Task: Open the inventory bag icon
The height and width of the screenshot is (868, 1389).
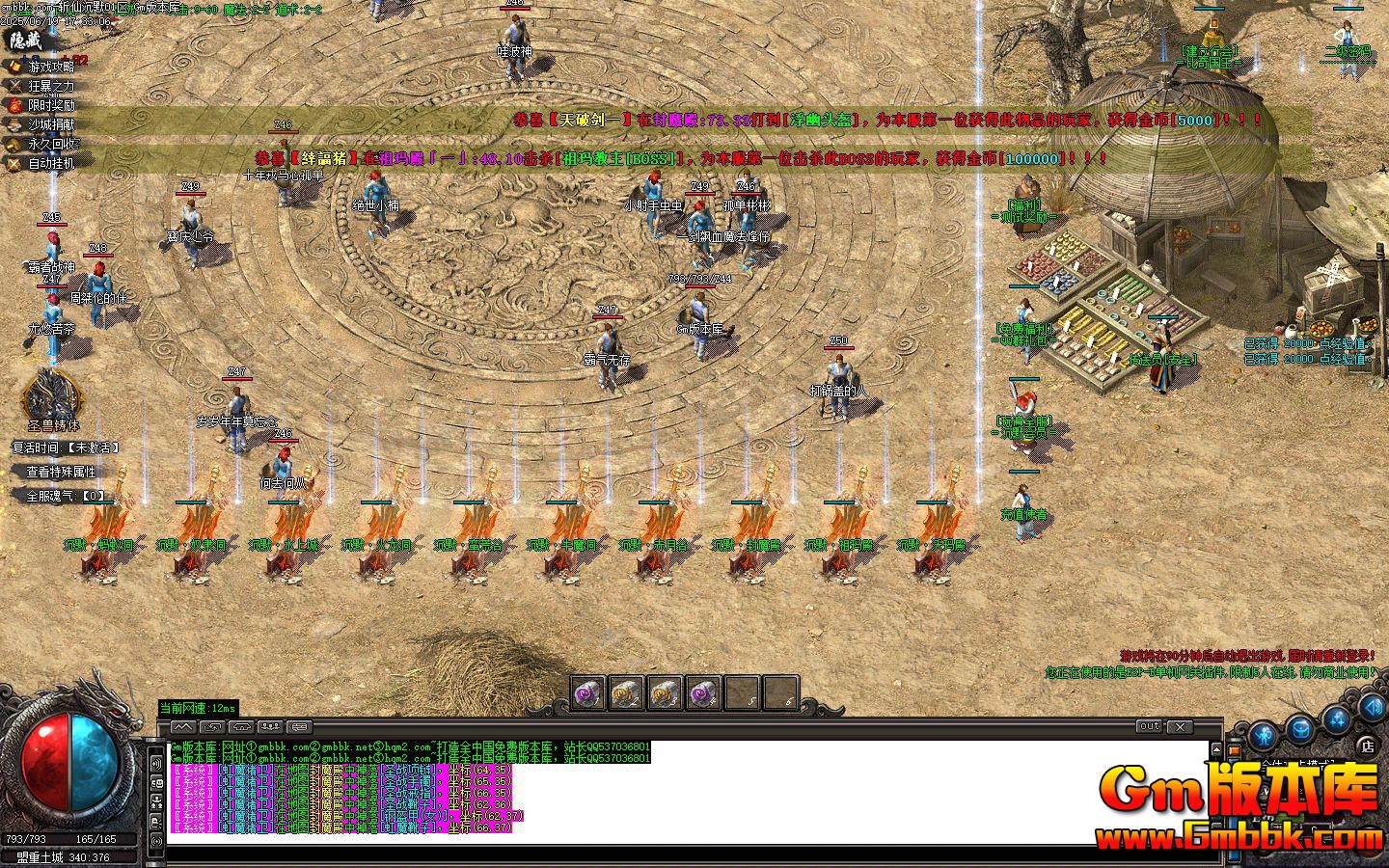Action: tap(1299, 730)
